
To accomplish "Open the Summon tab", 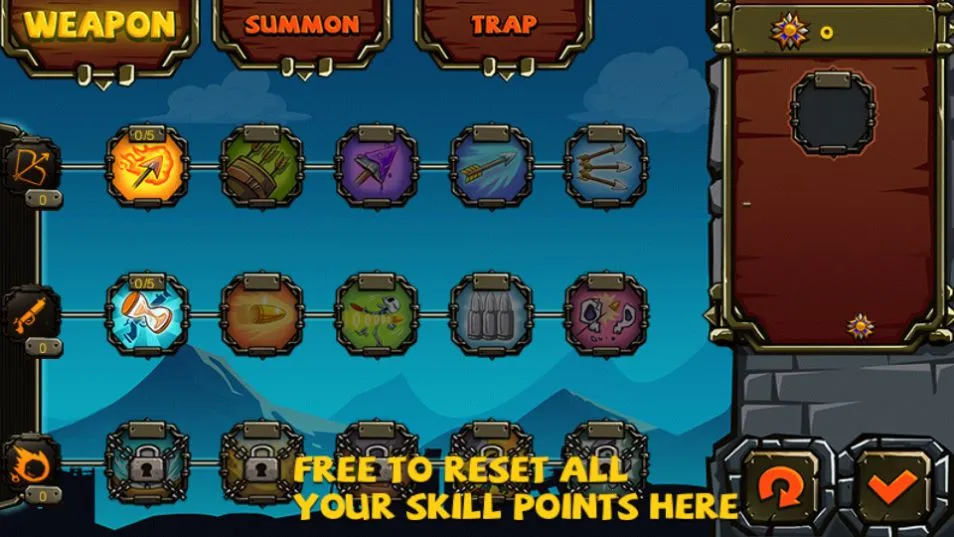I will tap(301, 24).
